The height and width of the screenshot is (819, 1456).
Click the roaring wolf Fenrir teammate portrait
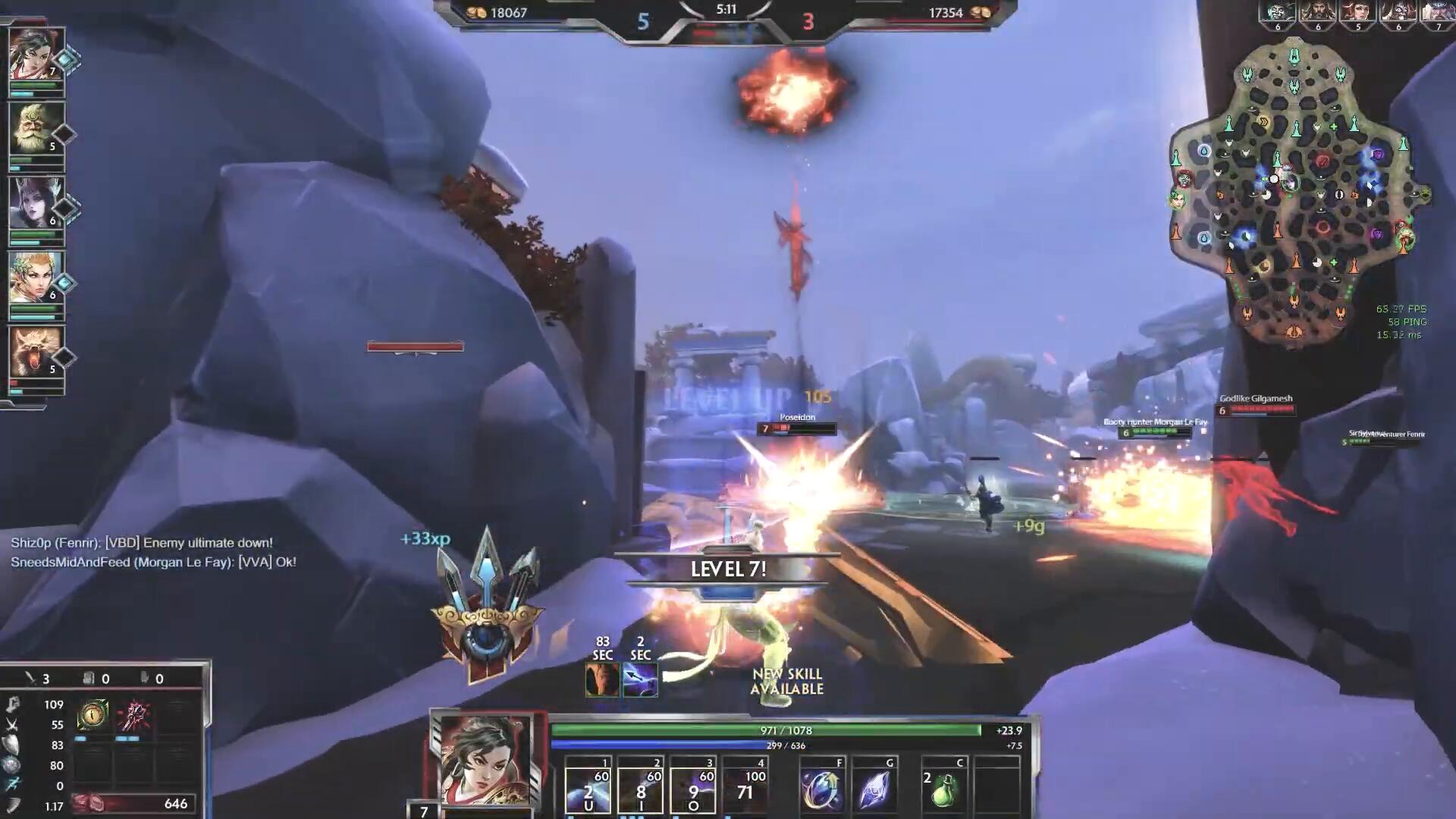point(36,353)
